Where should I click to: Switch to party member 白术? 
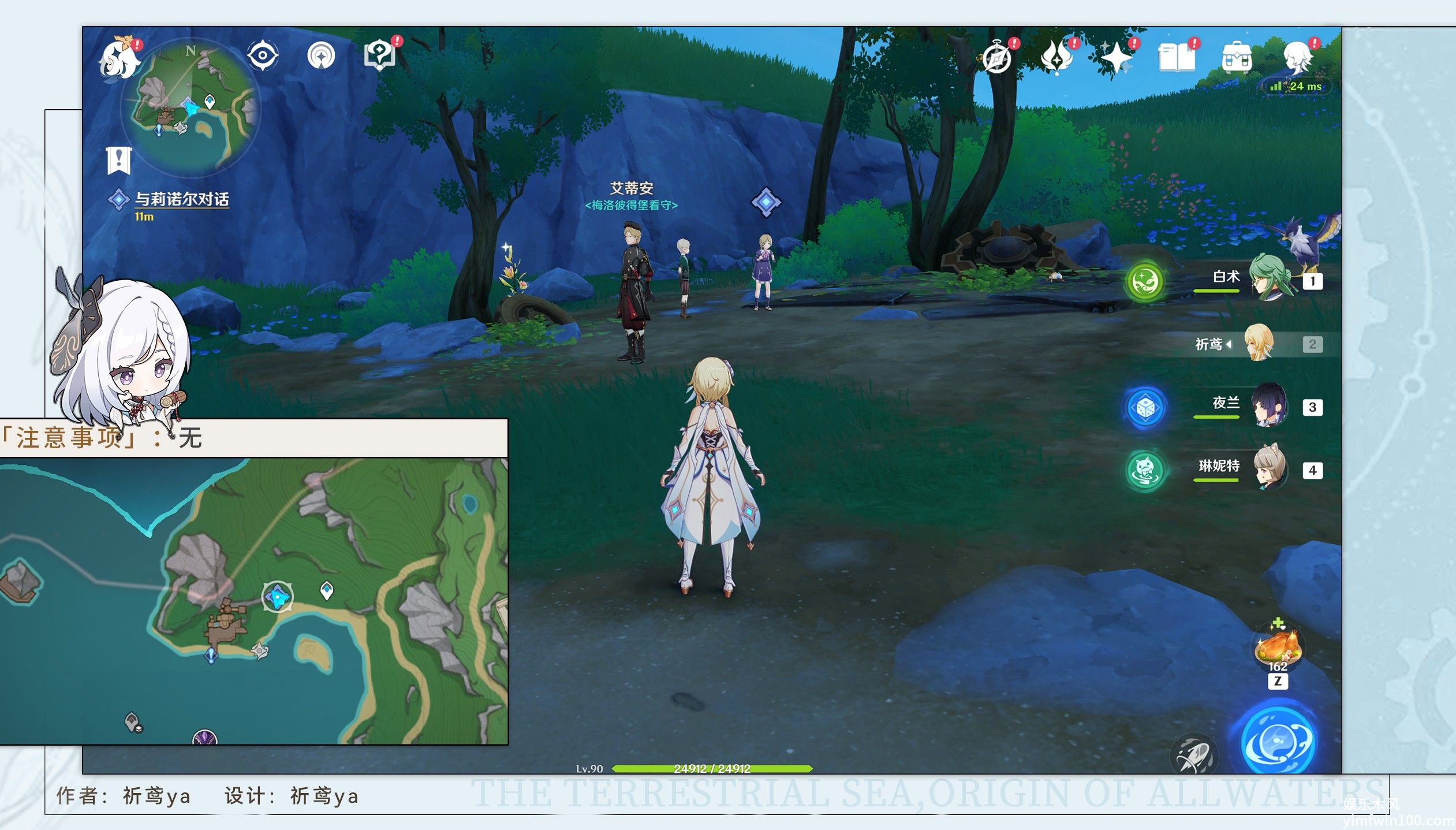(x=1269, y=280)
